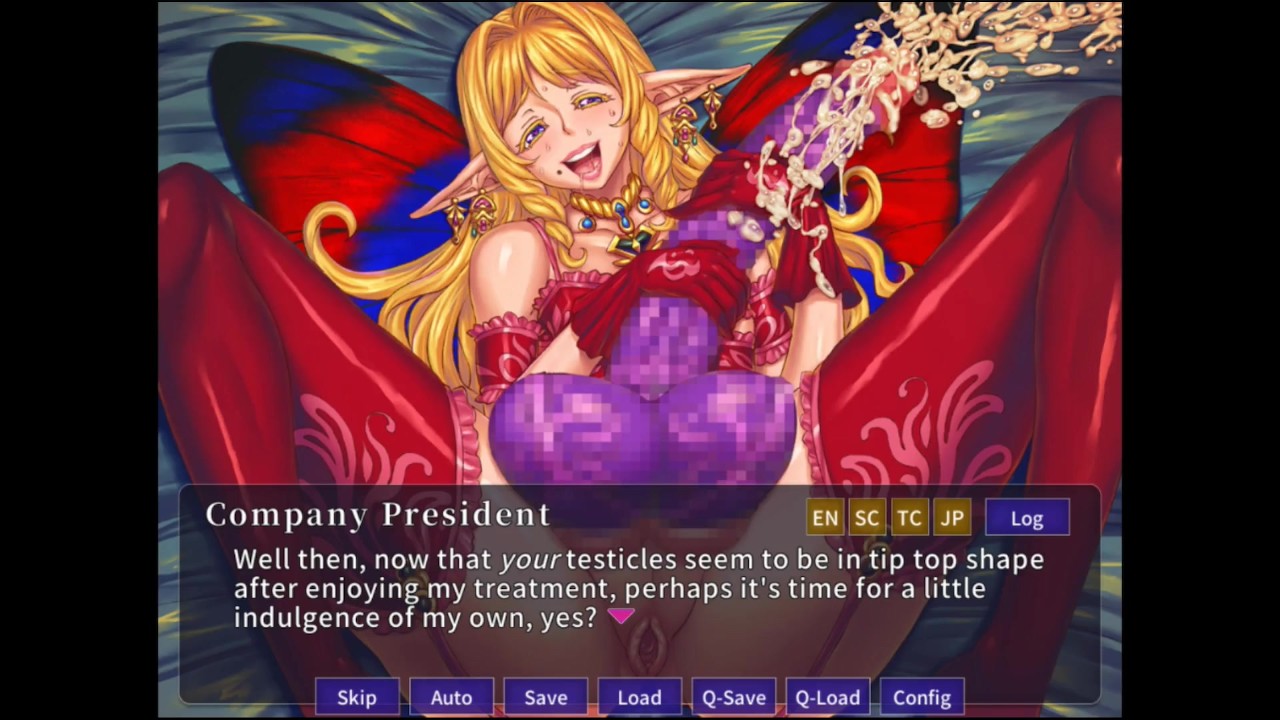Open the Save menu
The image size is (1280, 720).
pyautogui.click(x=545, y=697)
